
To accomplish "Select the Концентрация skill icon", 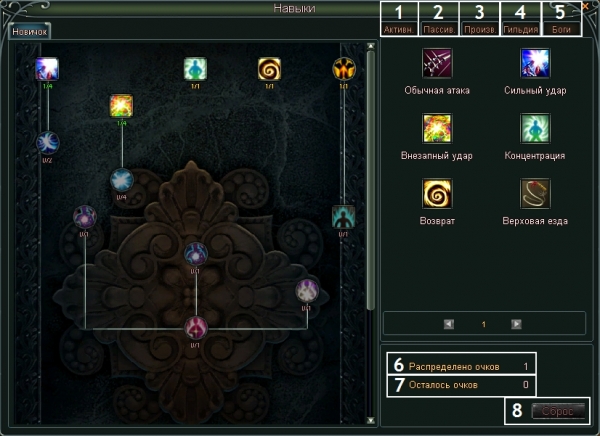I will pyautogui.click(x=535, y=129).
